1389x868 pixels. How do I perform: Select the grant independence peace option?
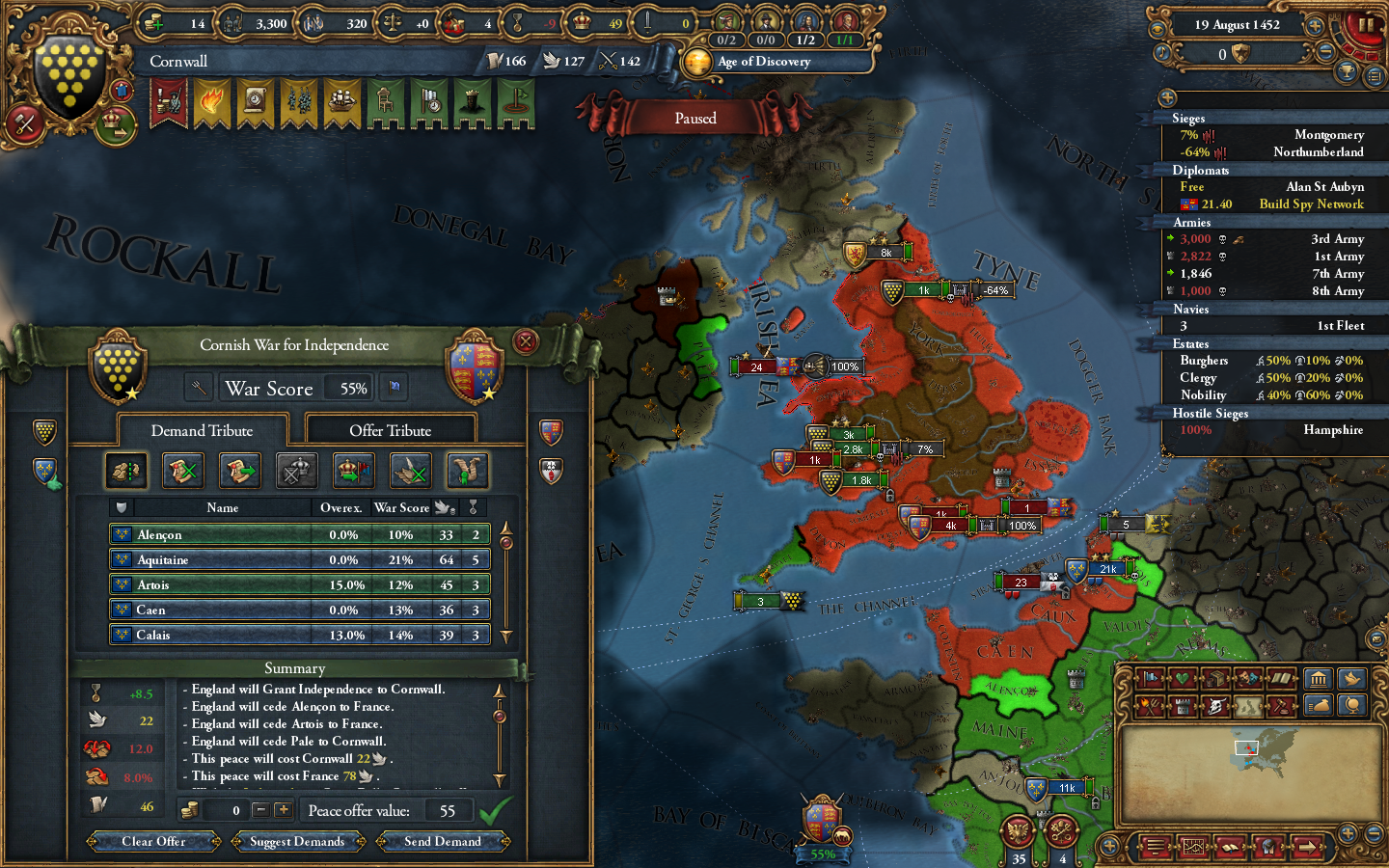(x=470, y=471)
